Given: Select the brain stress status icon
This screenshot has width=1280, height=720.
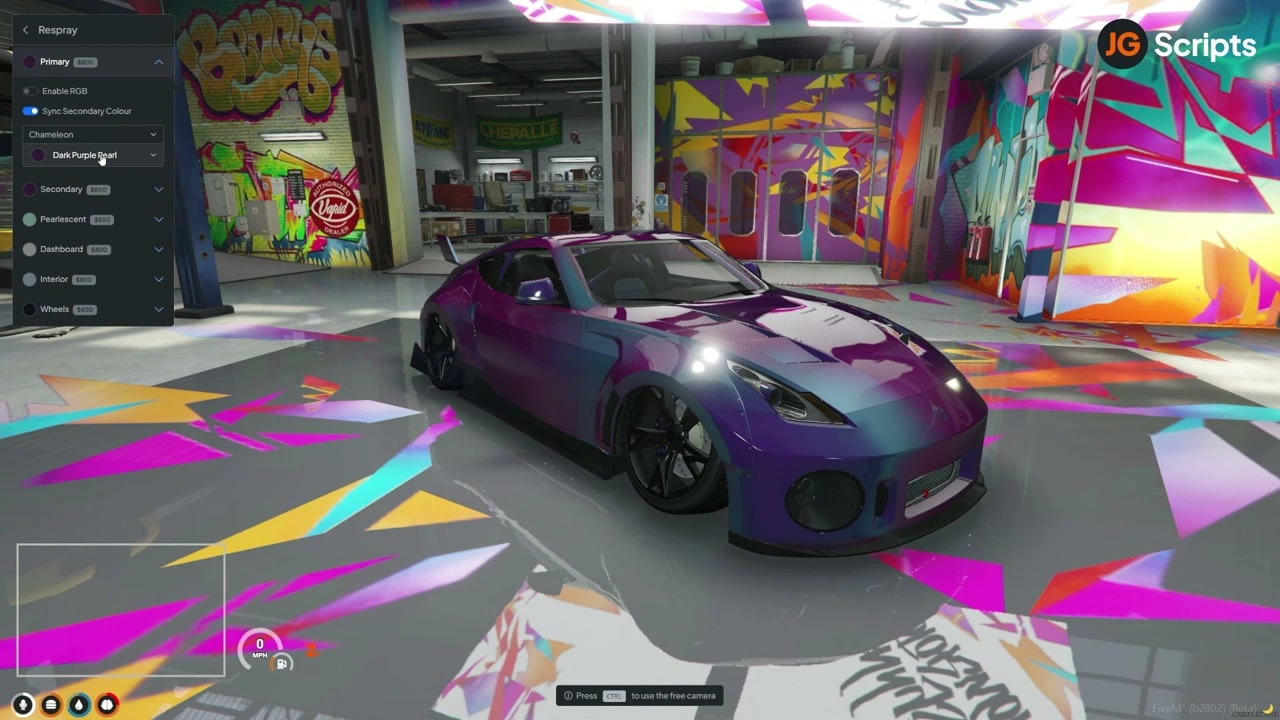Looking at the screenshot, I should click(107, 705).
